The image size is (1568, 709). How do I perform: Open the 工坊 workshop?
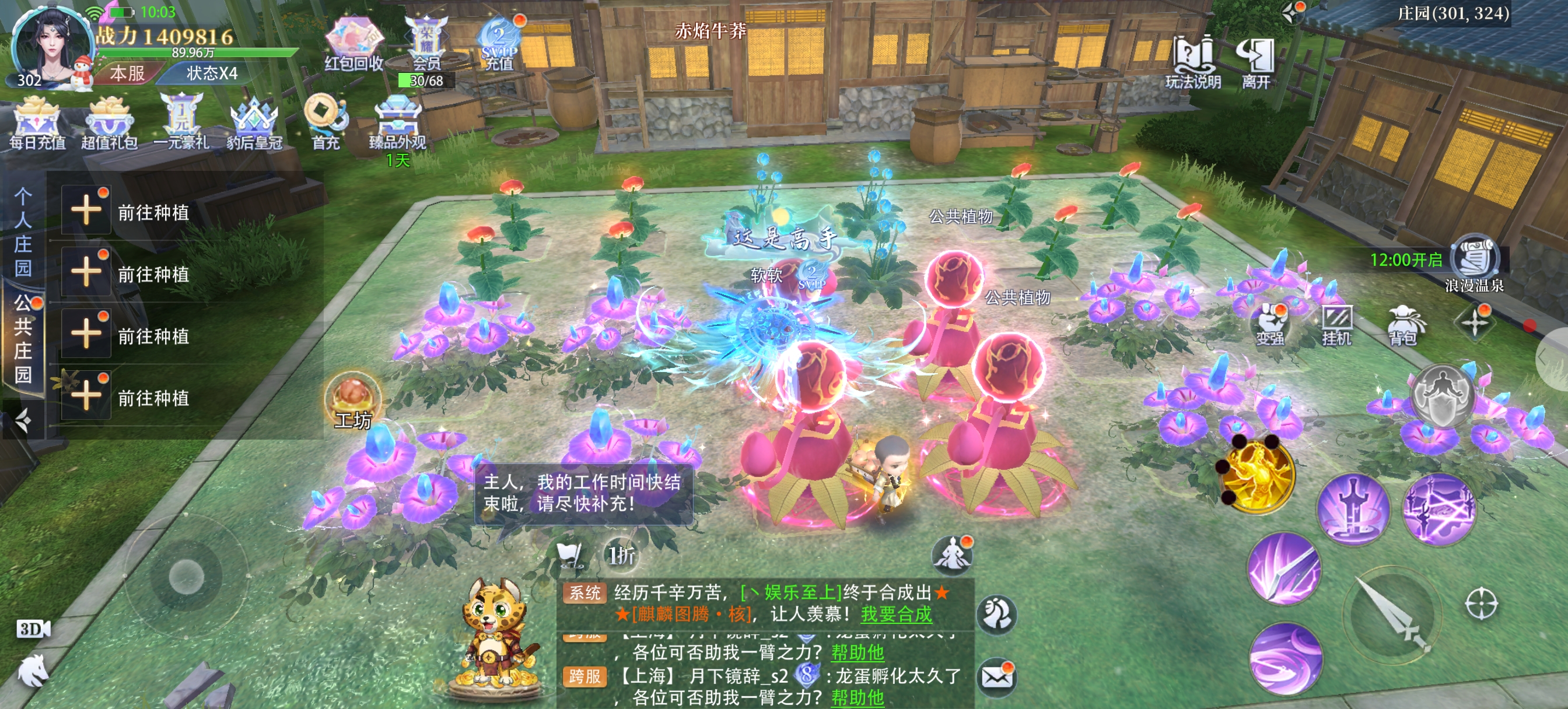coord(353,402)
